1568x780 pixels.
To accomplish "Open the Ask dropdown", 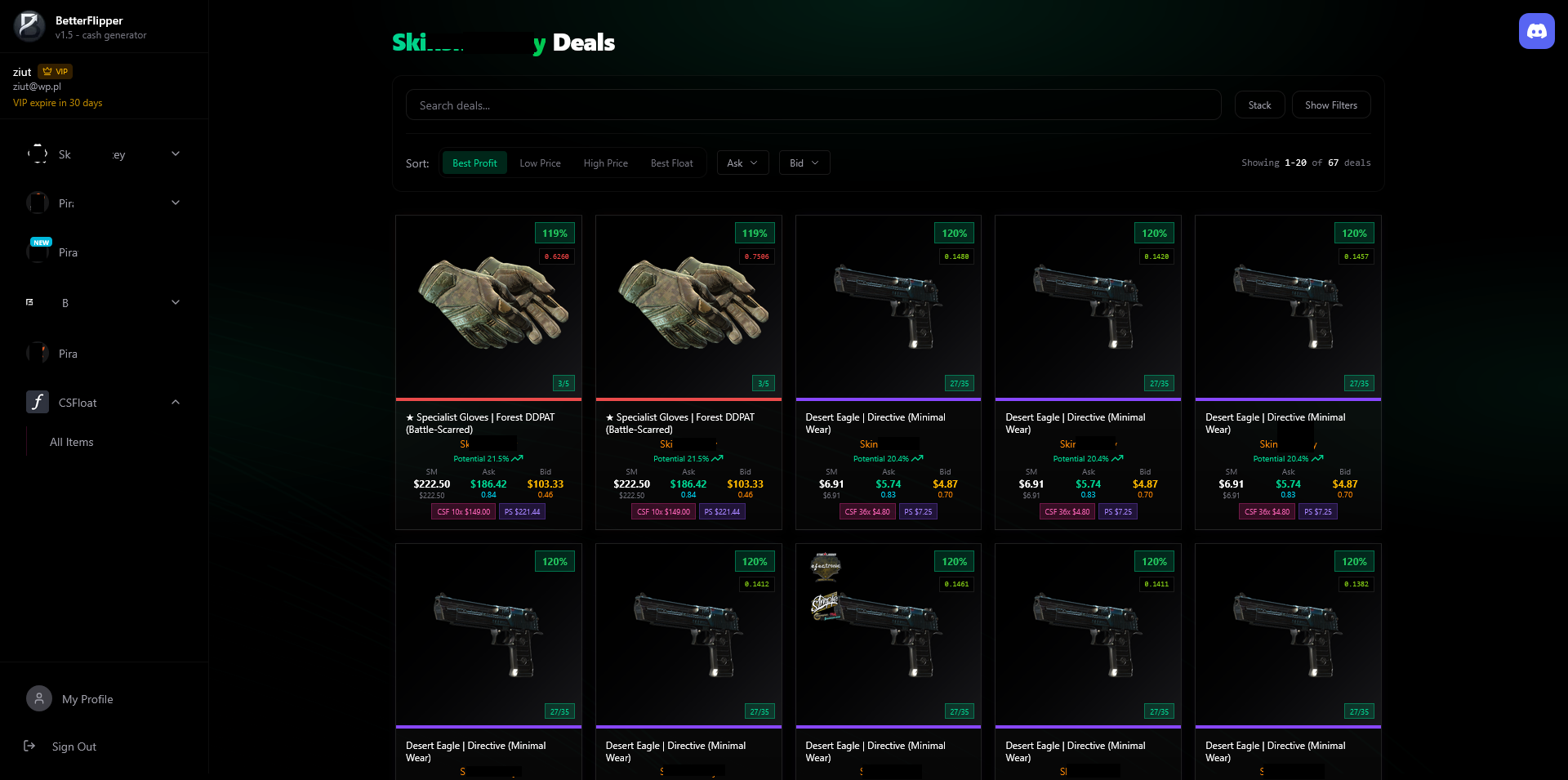I will tap(742, 163).
